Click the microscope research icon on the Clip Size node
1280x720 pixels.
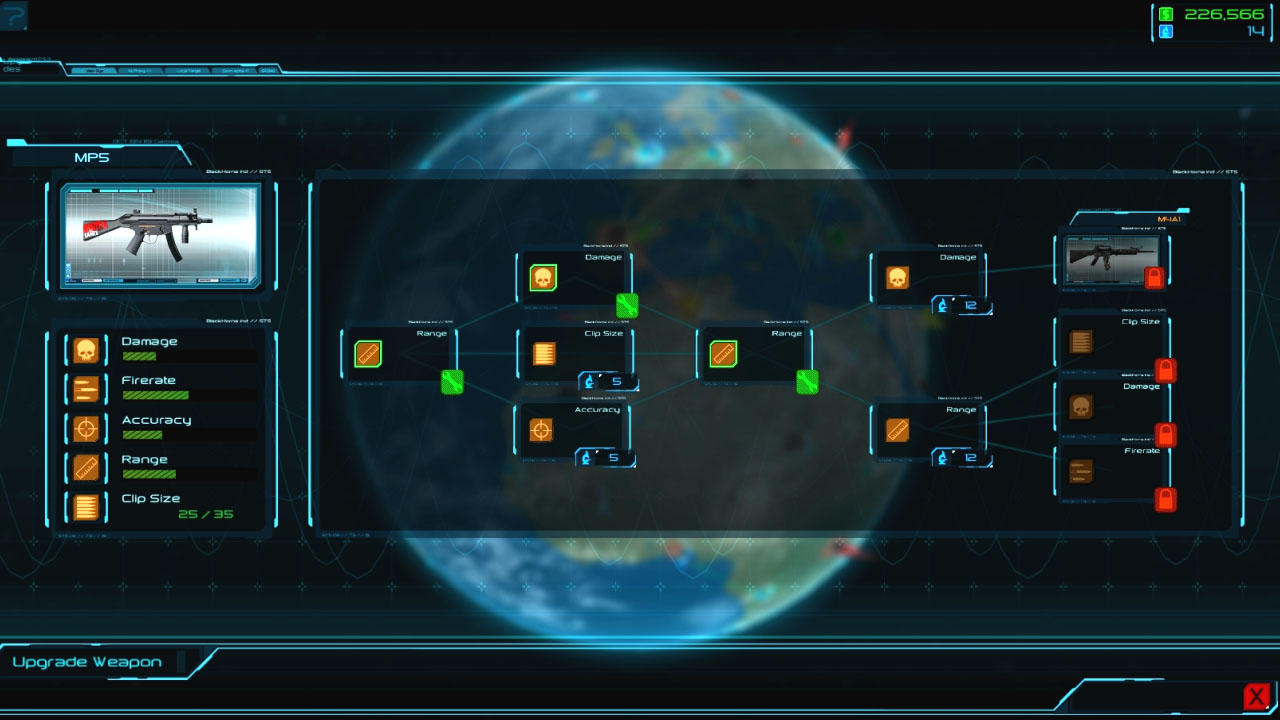588,380
